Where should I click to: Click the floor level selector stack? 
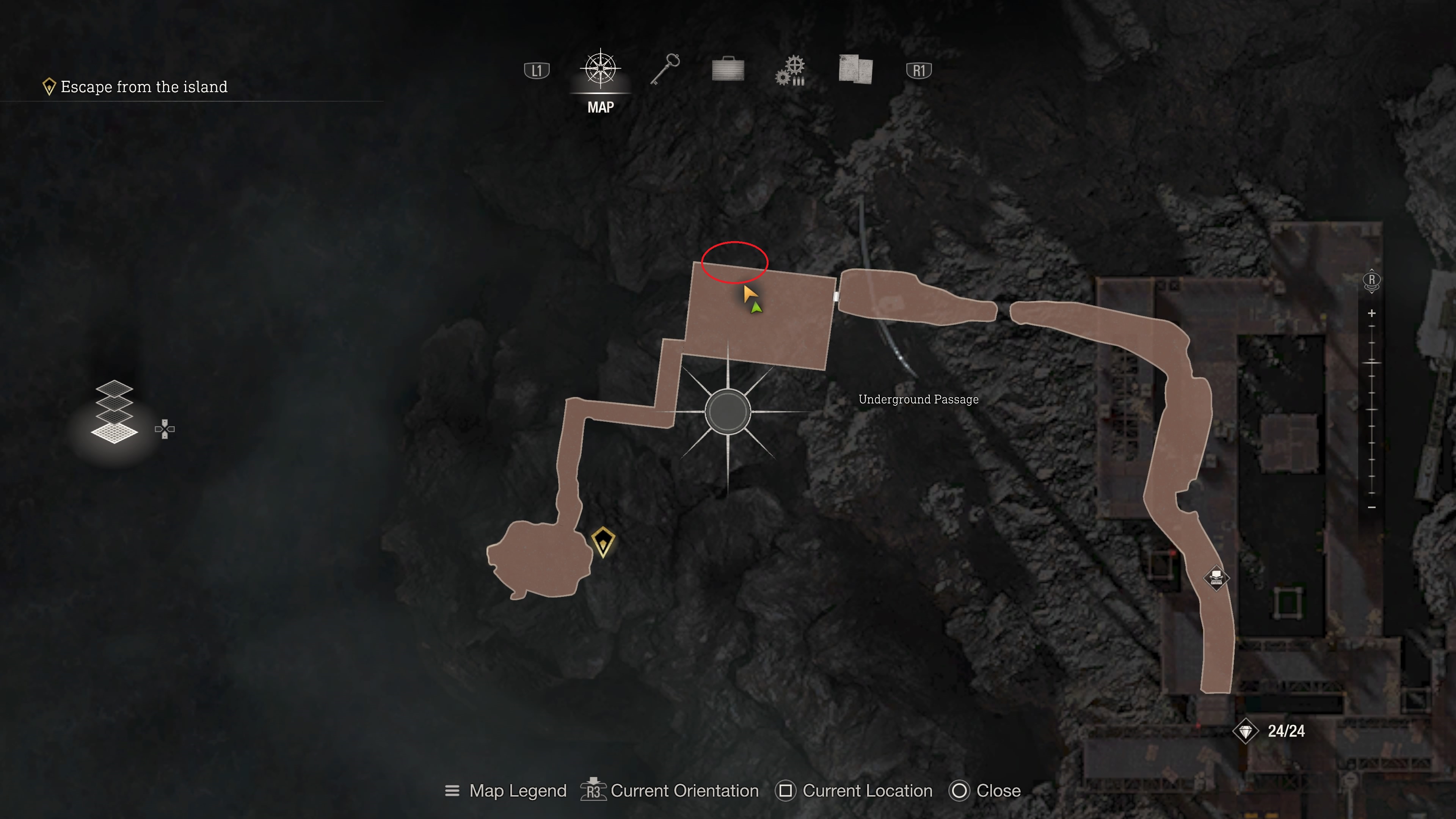click(x=115, y=411)
